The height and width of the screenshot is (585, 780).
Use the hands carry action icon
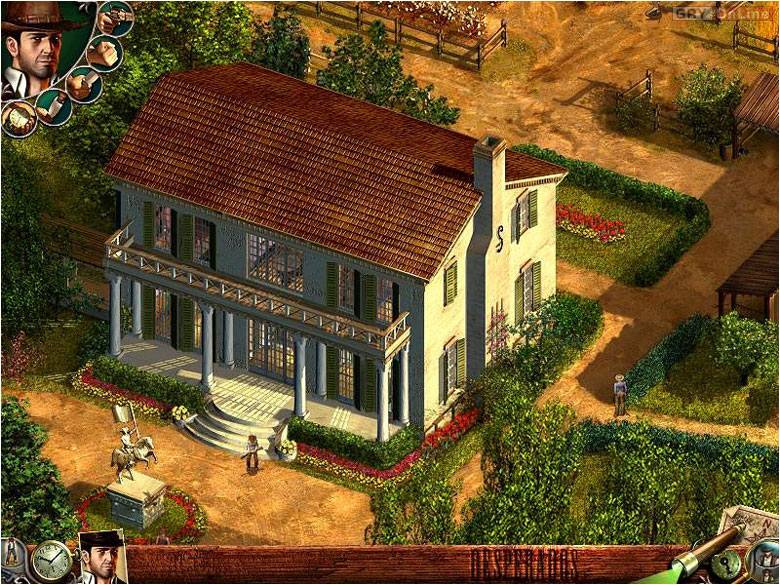[17, 119]
